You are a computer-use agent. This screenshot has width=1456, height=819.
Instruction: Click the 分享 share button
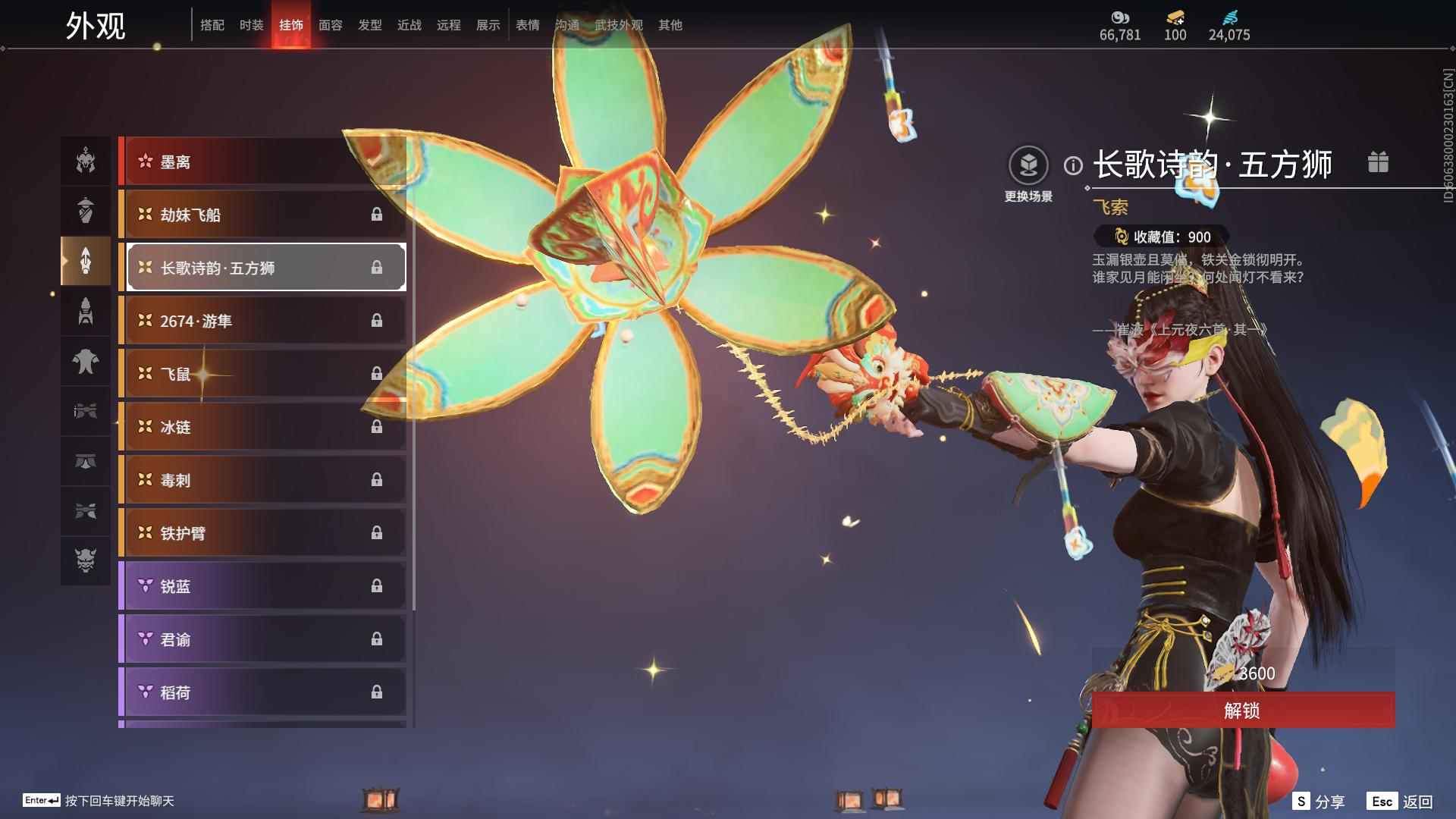point(1319,802)
